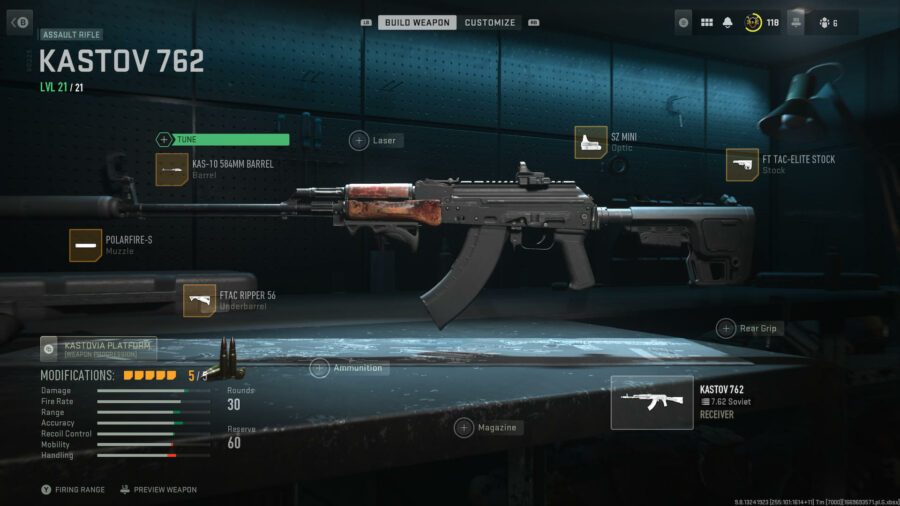The image size is (900, 506).
Task: Open the FT TAC-Elite Stock slot
Action: pos(742,165)
